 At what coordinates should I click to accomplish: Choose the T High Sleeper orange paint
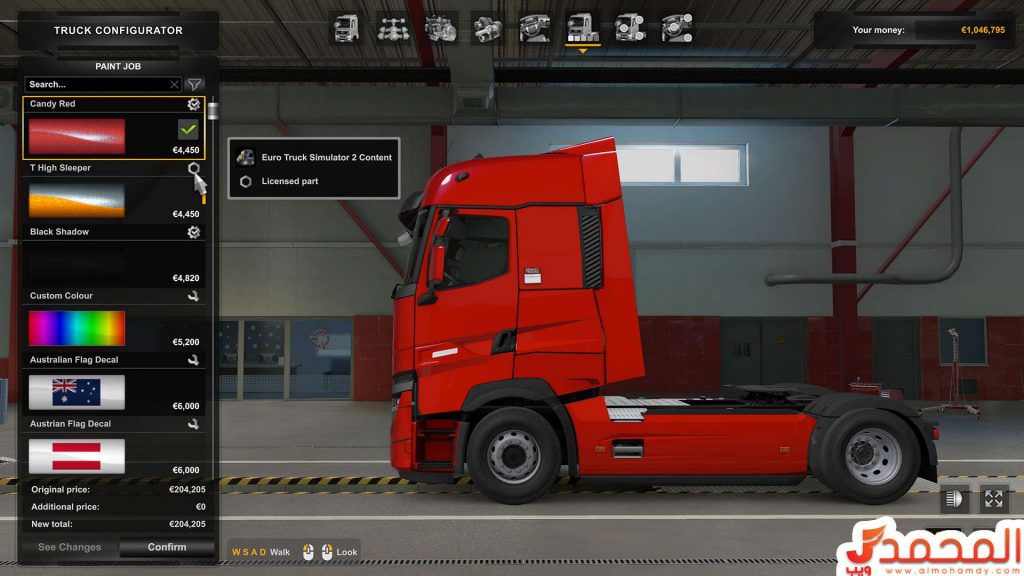point(77,200)
